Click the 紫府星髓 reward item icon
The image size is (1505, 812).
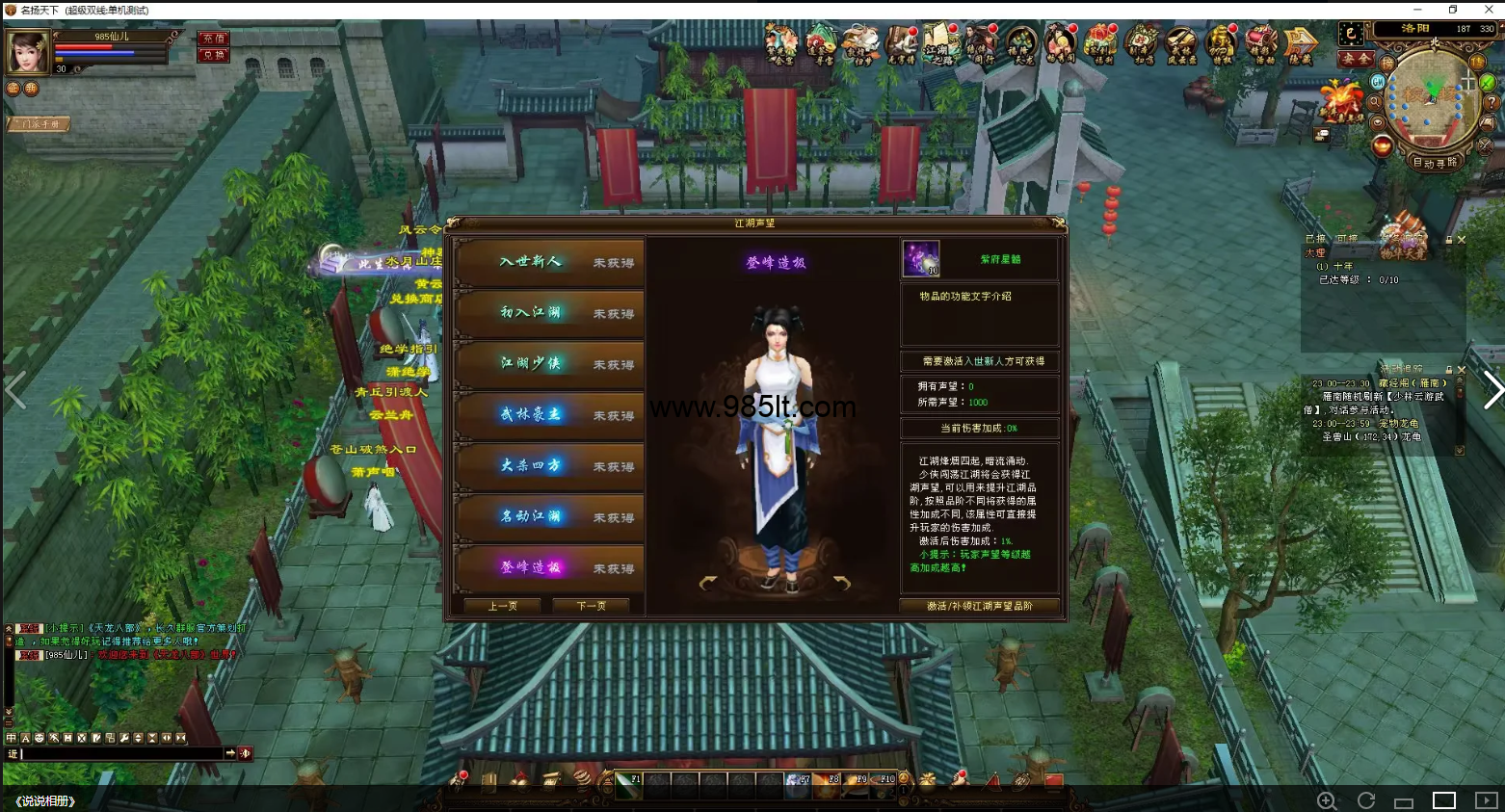[x=920, y=259]
